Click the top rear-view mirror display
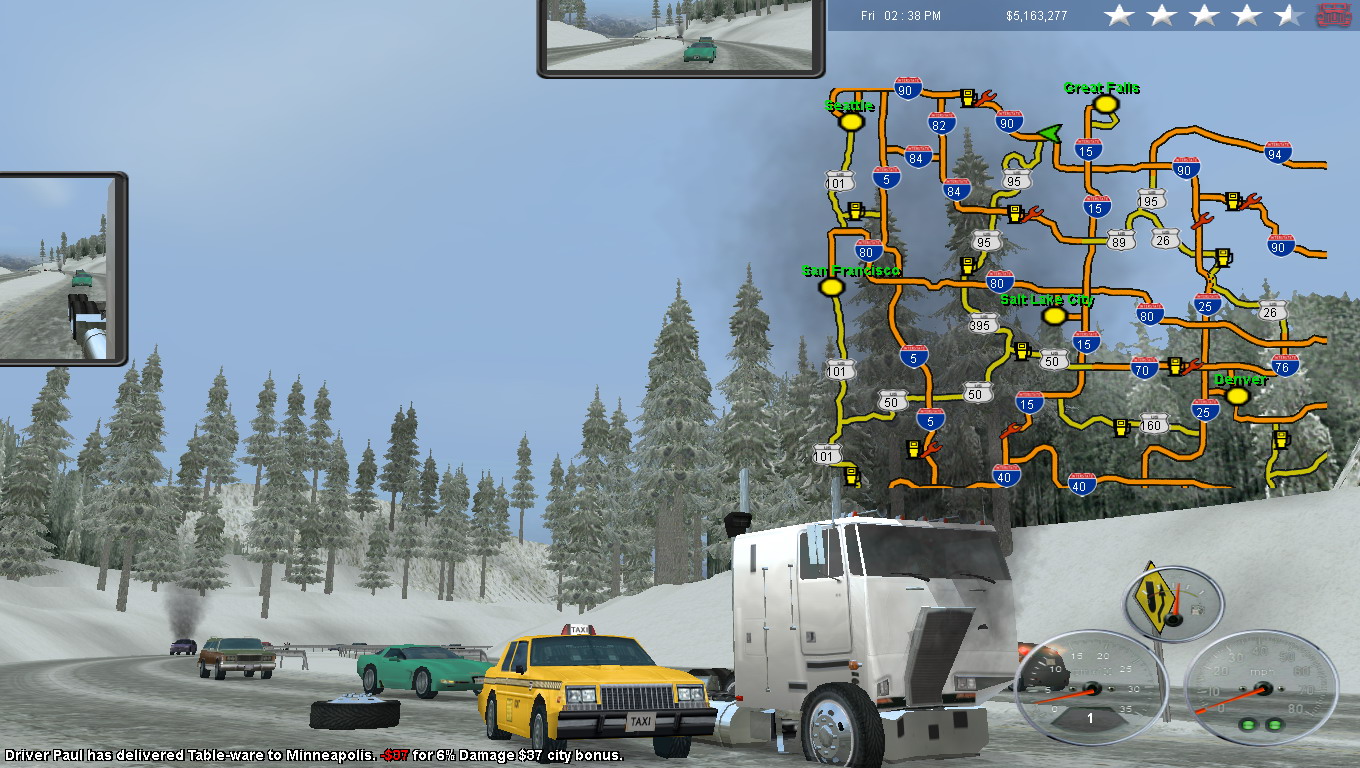The height and width of the screenshot is (768, 1360). pyautogui.click(x=681, y=36)
